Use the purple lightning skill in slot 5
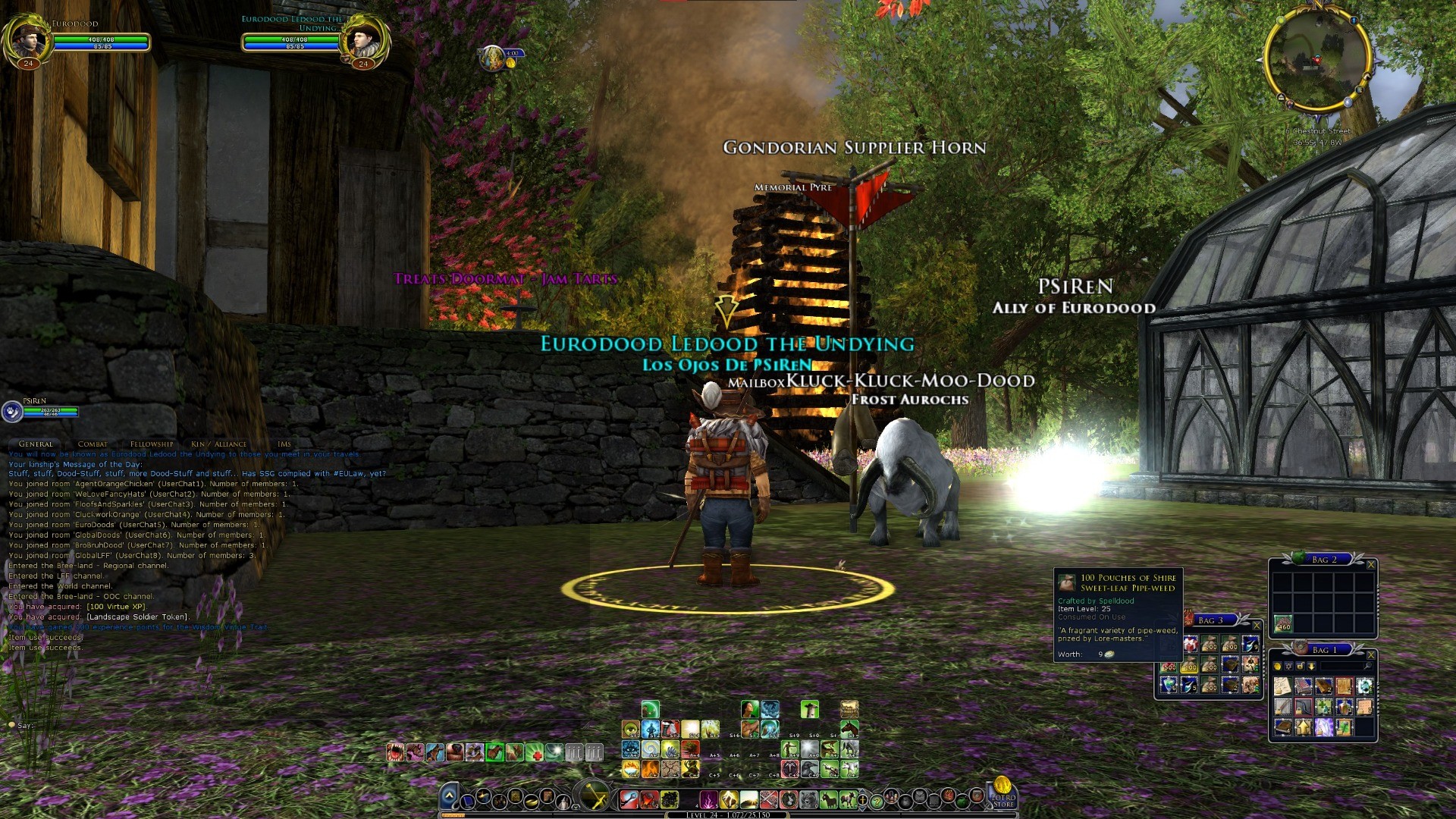The height and width of the screenshot is (819, 1456). coord(708,799)
